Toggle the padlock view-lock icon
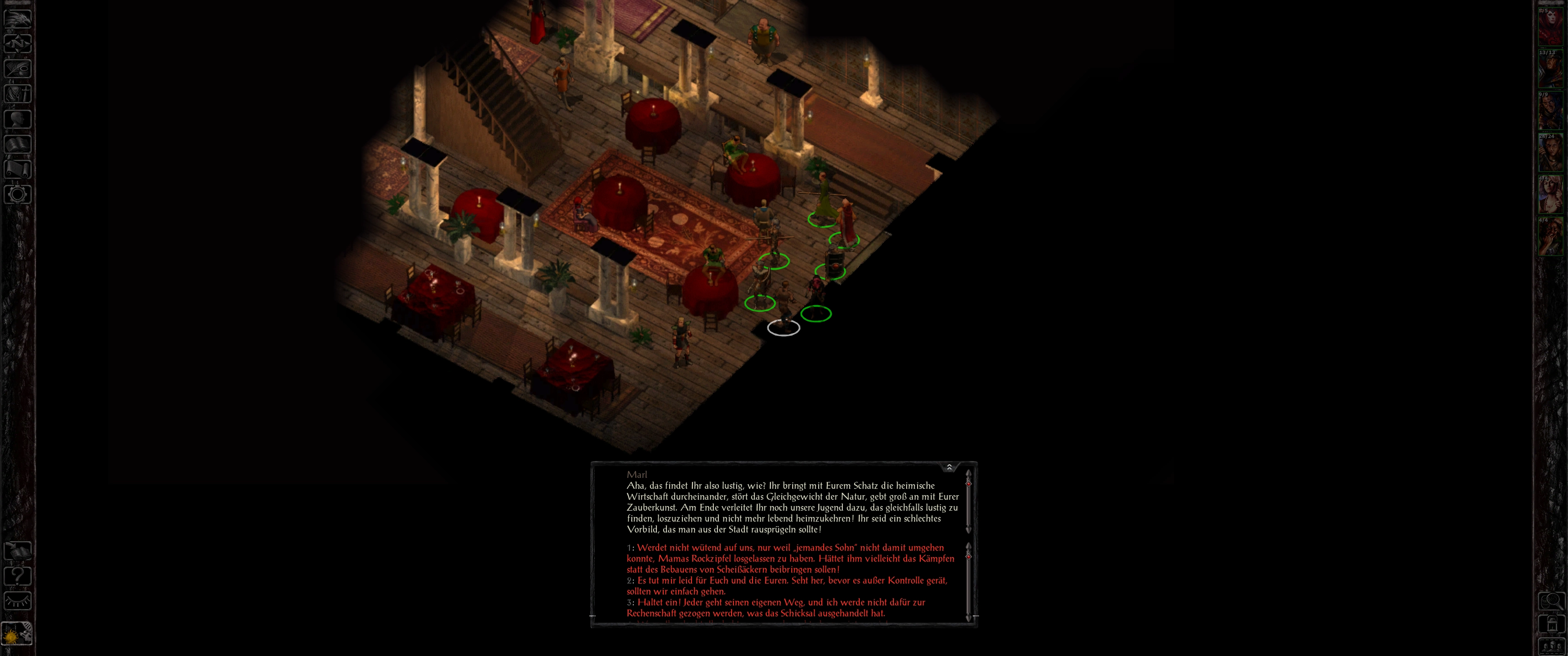This screenshot has height=656, width=1568. 1552,625
